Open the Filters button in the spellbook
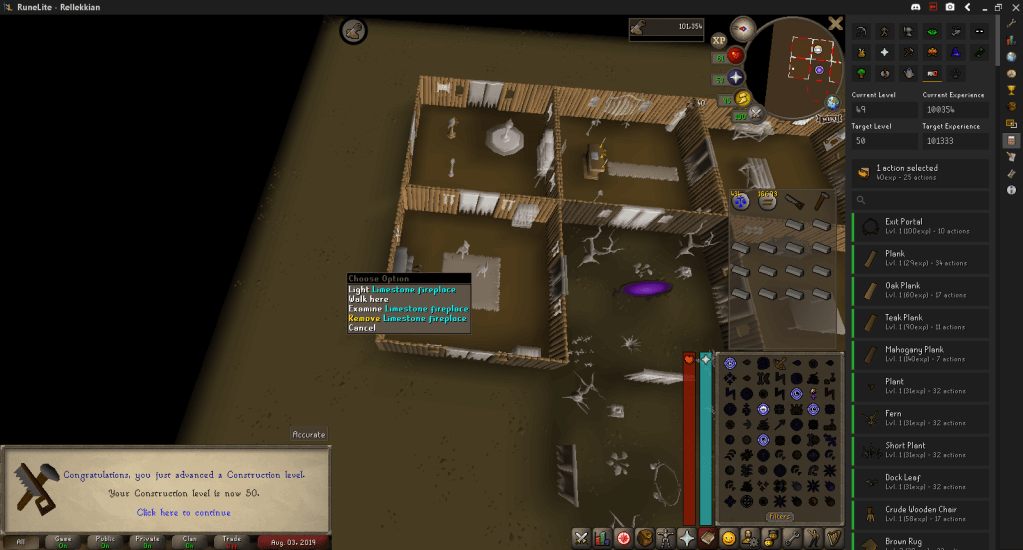The width and height of the screenshot is (1023, 550). (x=780, y=517)
